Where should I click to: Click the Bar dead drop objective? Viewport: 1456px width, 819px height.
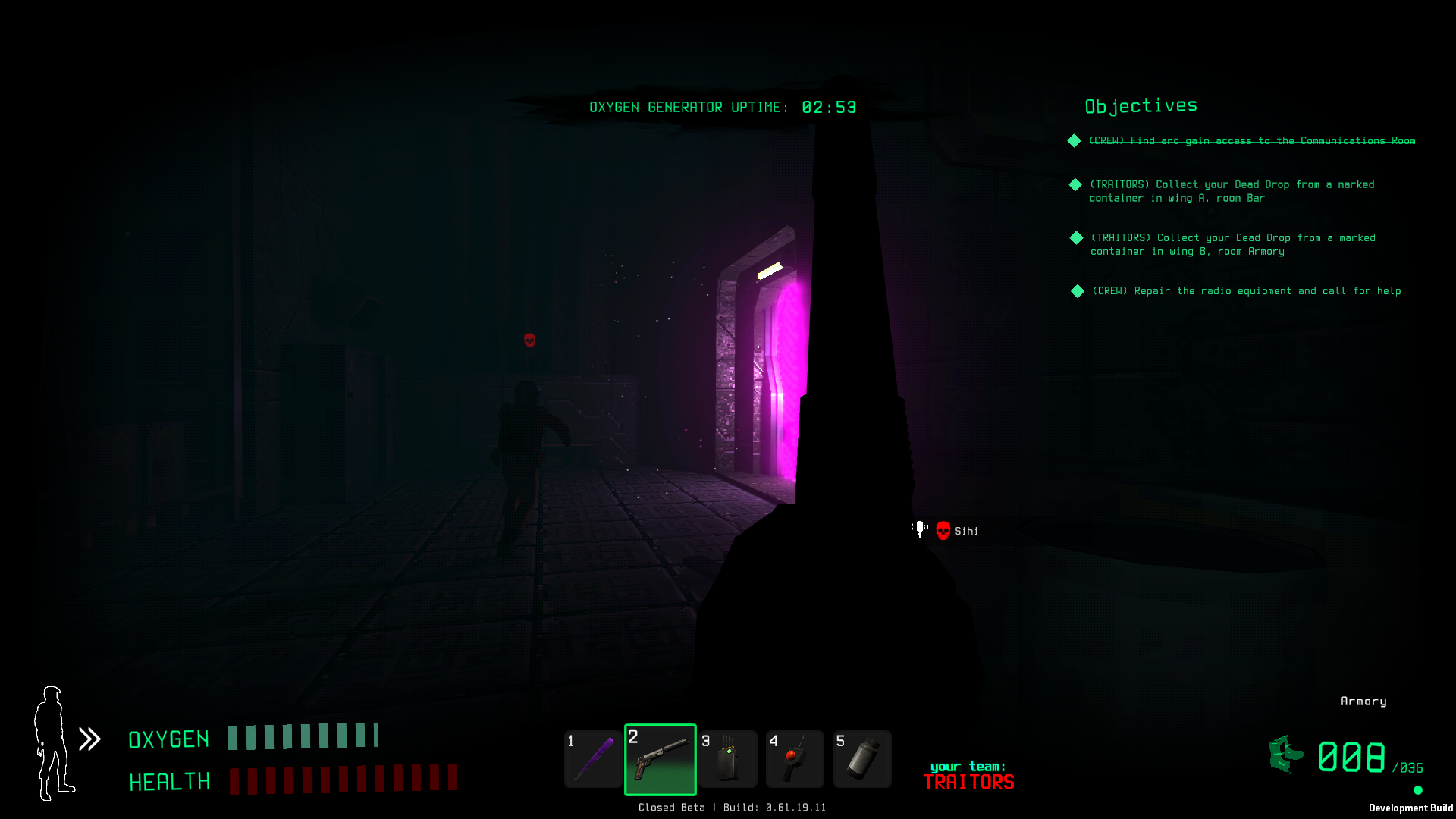coord(1231,191)
